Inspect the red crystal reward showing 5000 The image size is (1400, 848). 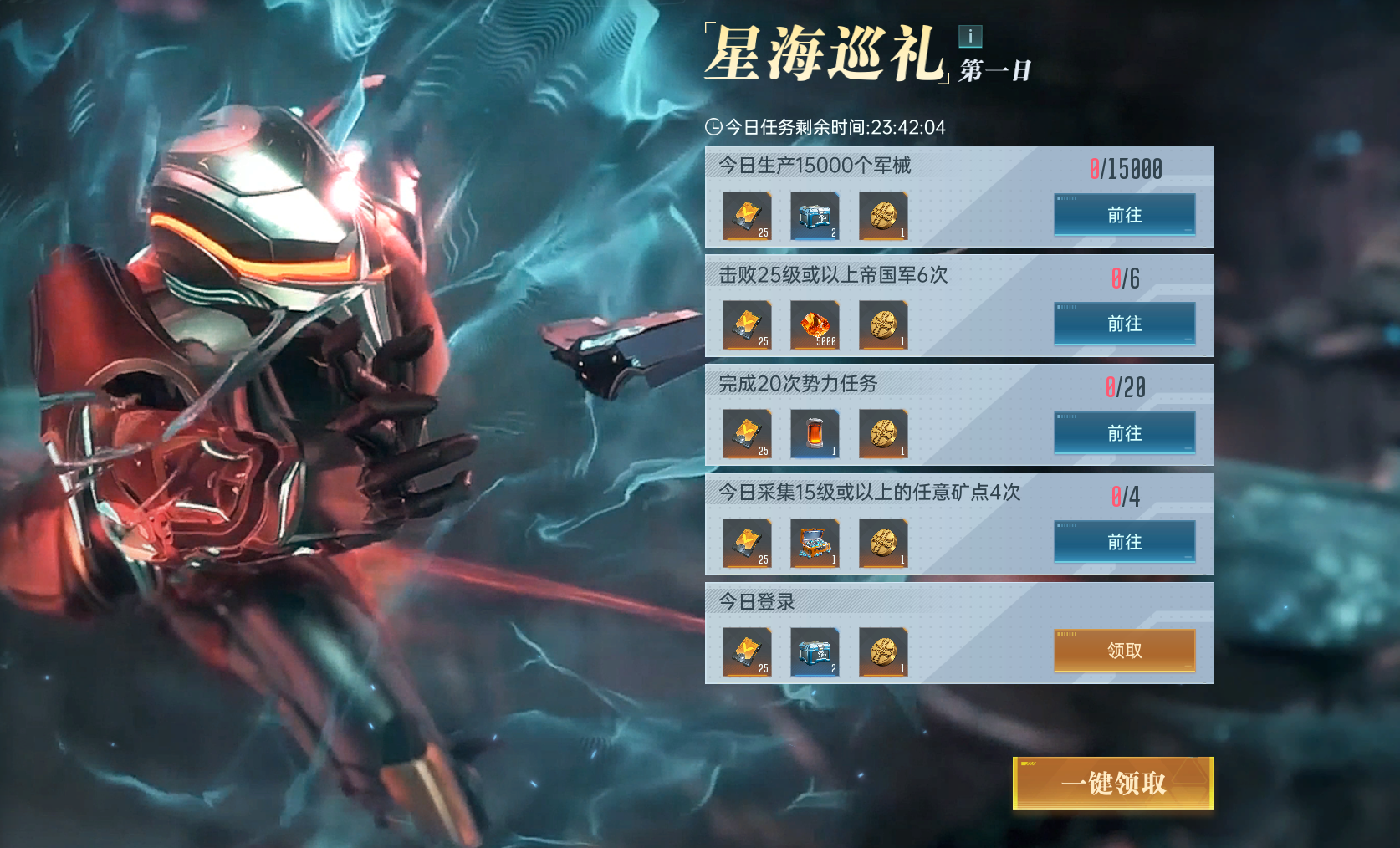815,325
